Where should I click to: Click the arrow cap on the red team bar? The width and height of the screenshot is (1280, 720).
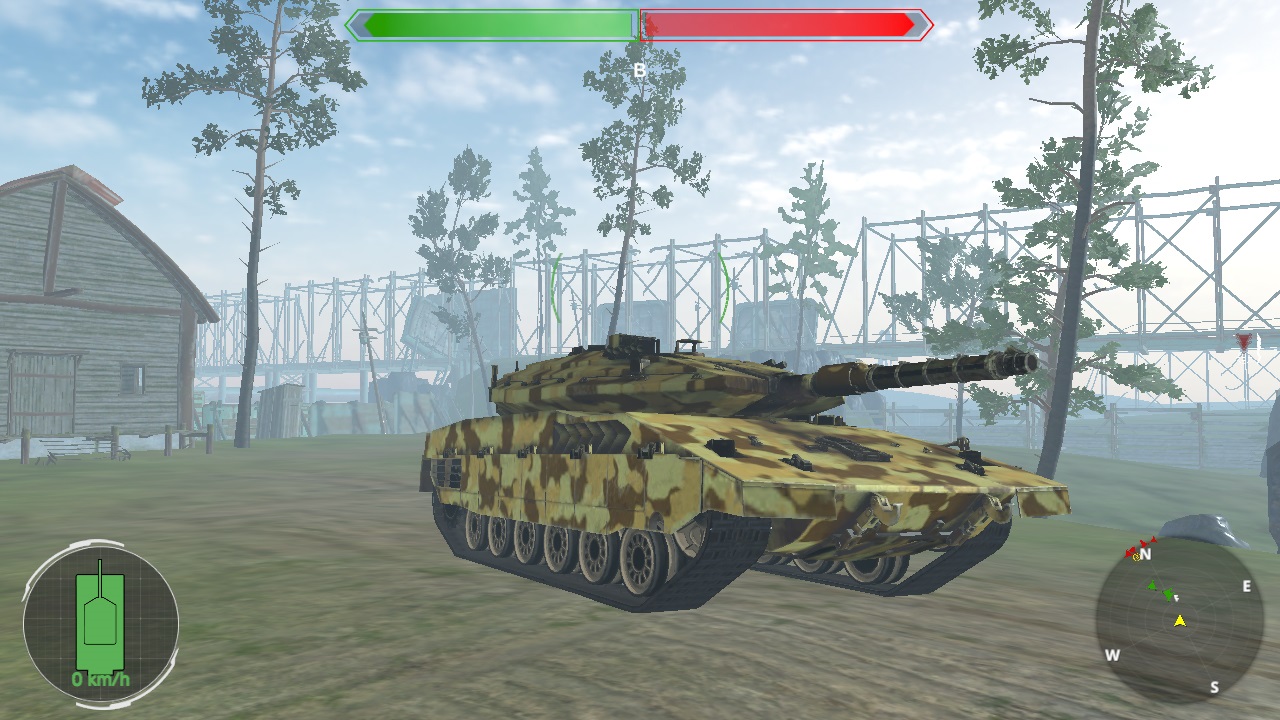point(918,24)
